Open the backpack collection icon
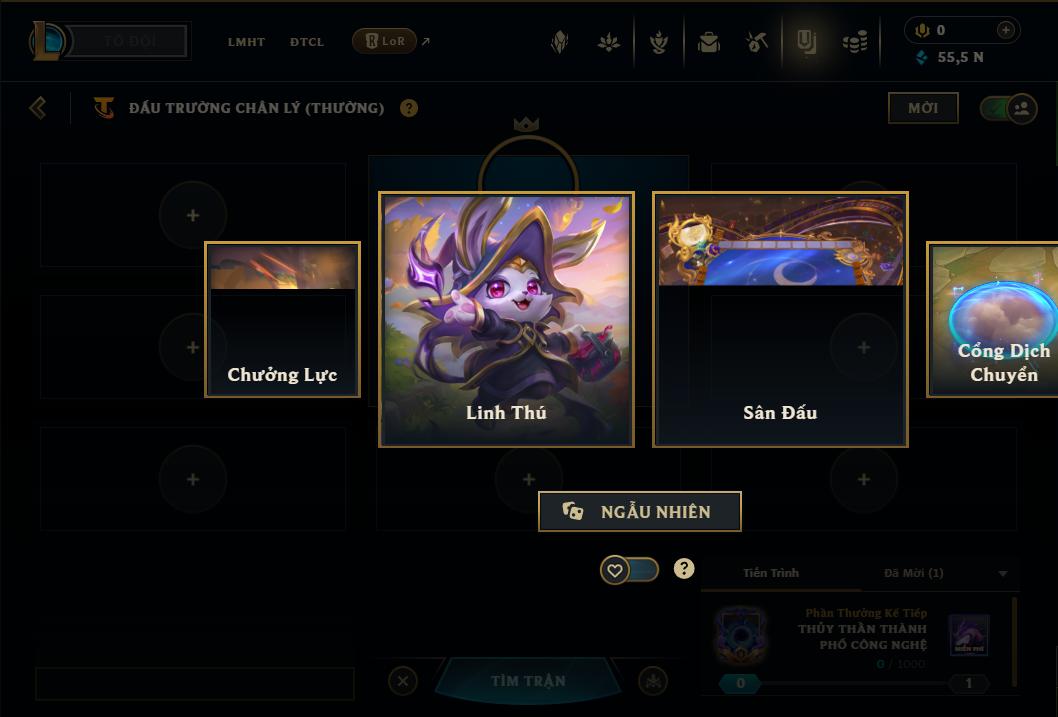Image resolution: width=1058 pixels, height=717 pixels. (x=709, y=42)
